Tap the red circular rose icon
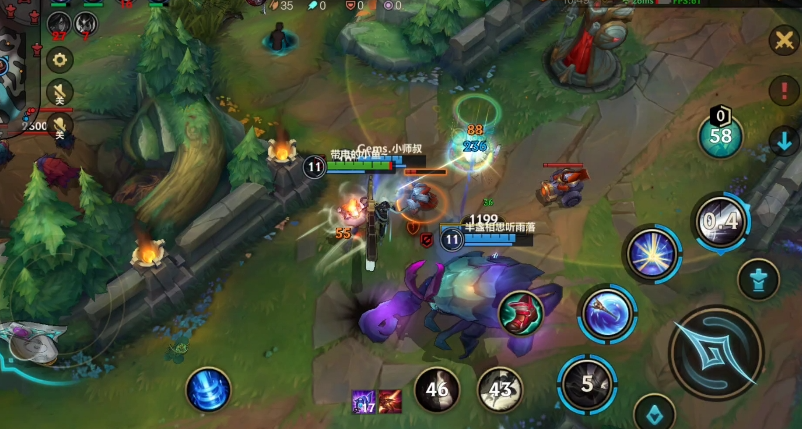This screenshot has height=429, width=802. tap(520, 312)
